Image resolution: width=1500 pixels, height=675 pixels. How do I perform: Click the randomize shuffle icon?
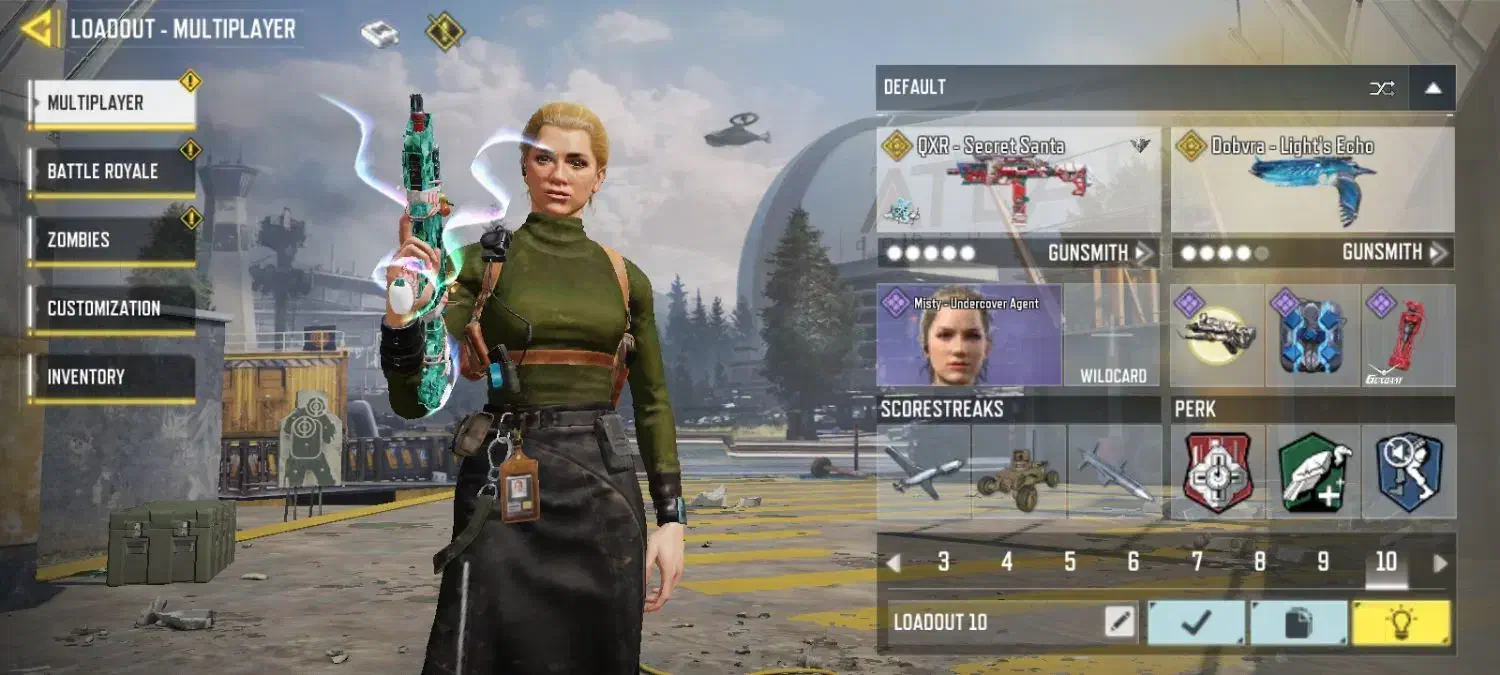pyautogui.click(x=1382, y=88)
